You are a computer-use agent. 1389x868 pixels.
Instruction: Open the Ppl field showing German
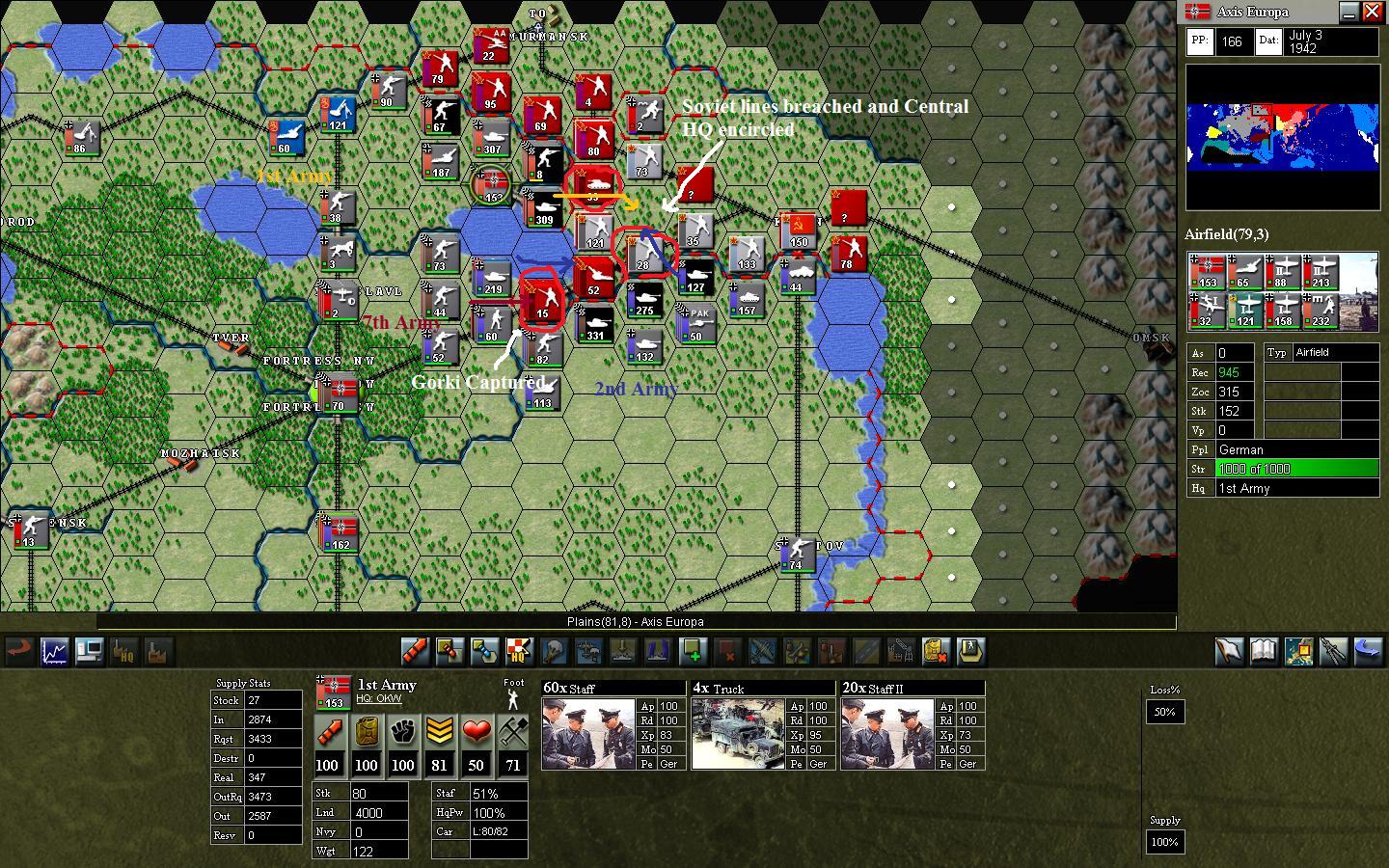pos(1297,449)
